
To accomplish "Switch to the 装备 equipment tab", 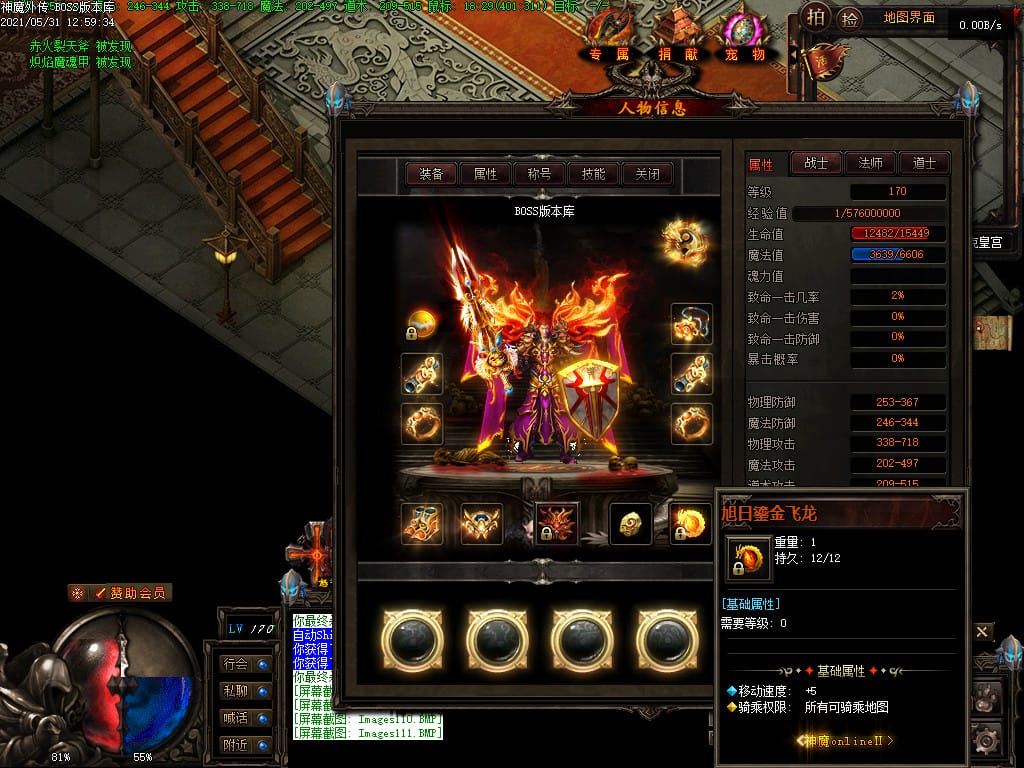I will pos(431,174).
